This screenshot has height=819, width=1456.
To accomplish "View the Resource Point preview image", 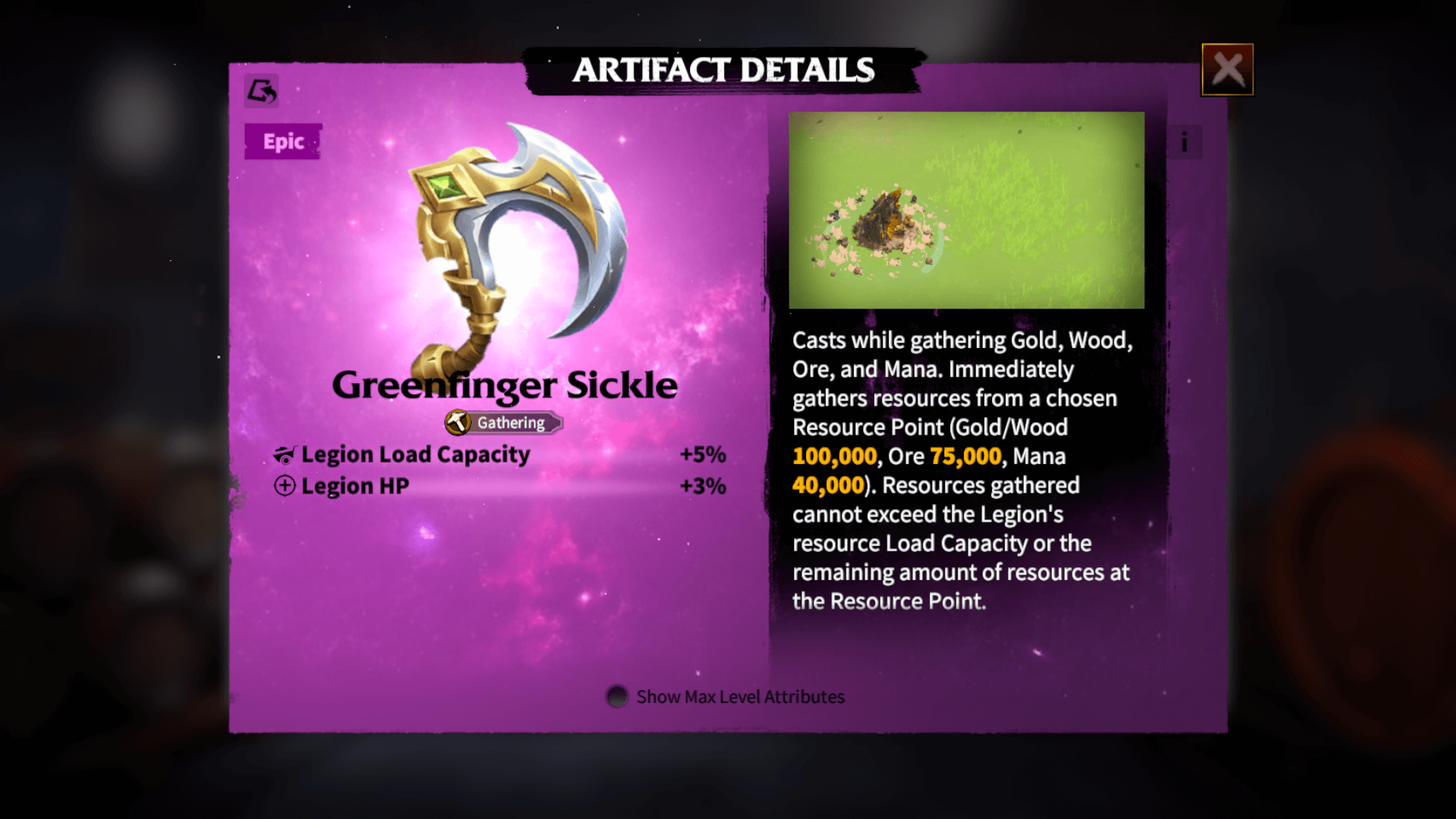I will tap(965, 209).
